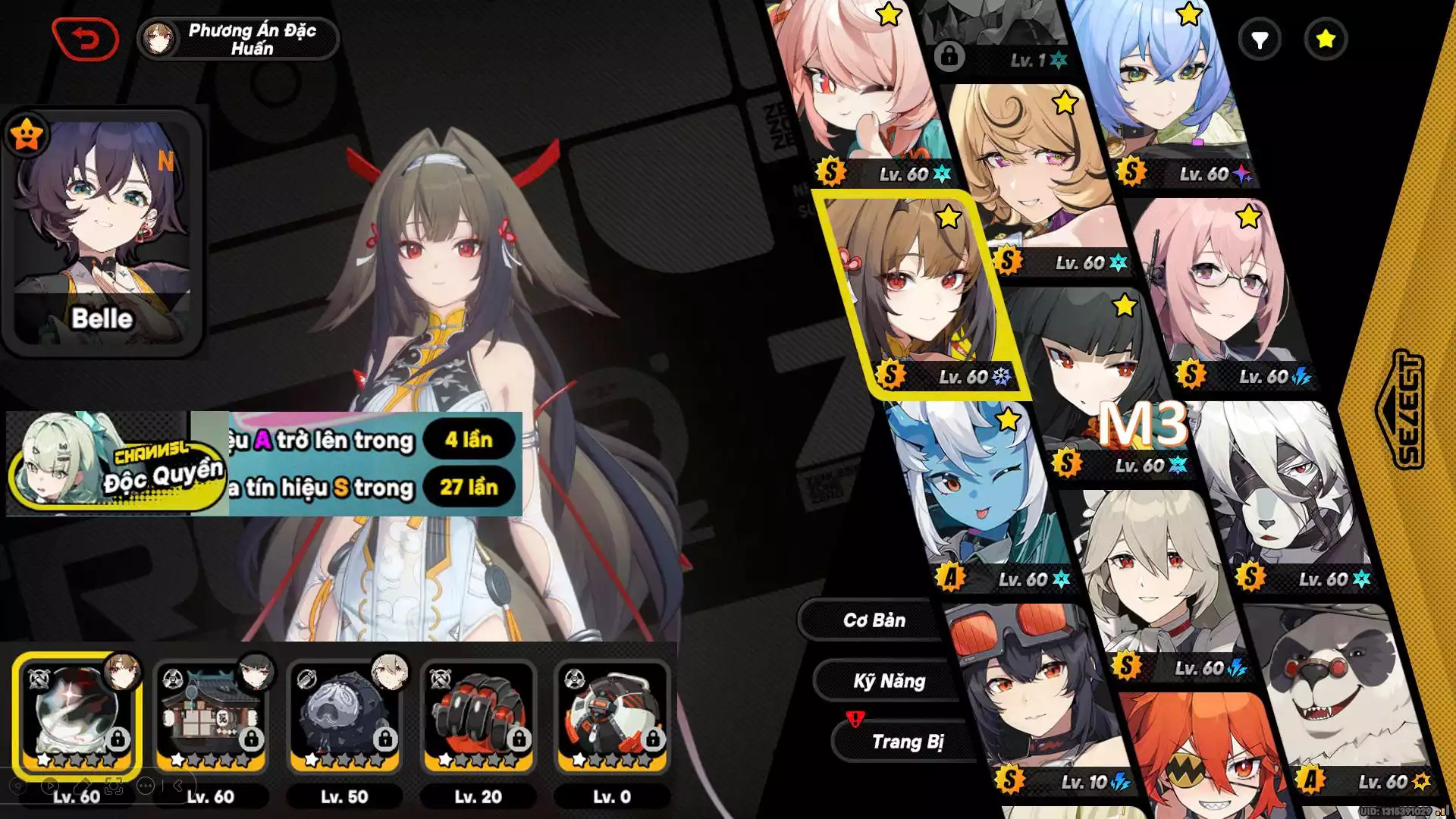
Task: Choose the curly blonde-haired agent portrait
Action: click(1031, 174)
